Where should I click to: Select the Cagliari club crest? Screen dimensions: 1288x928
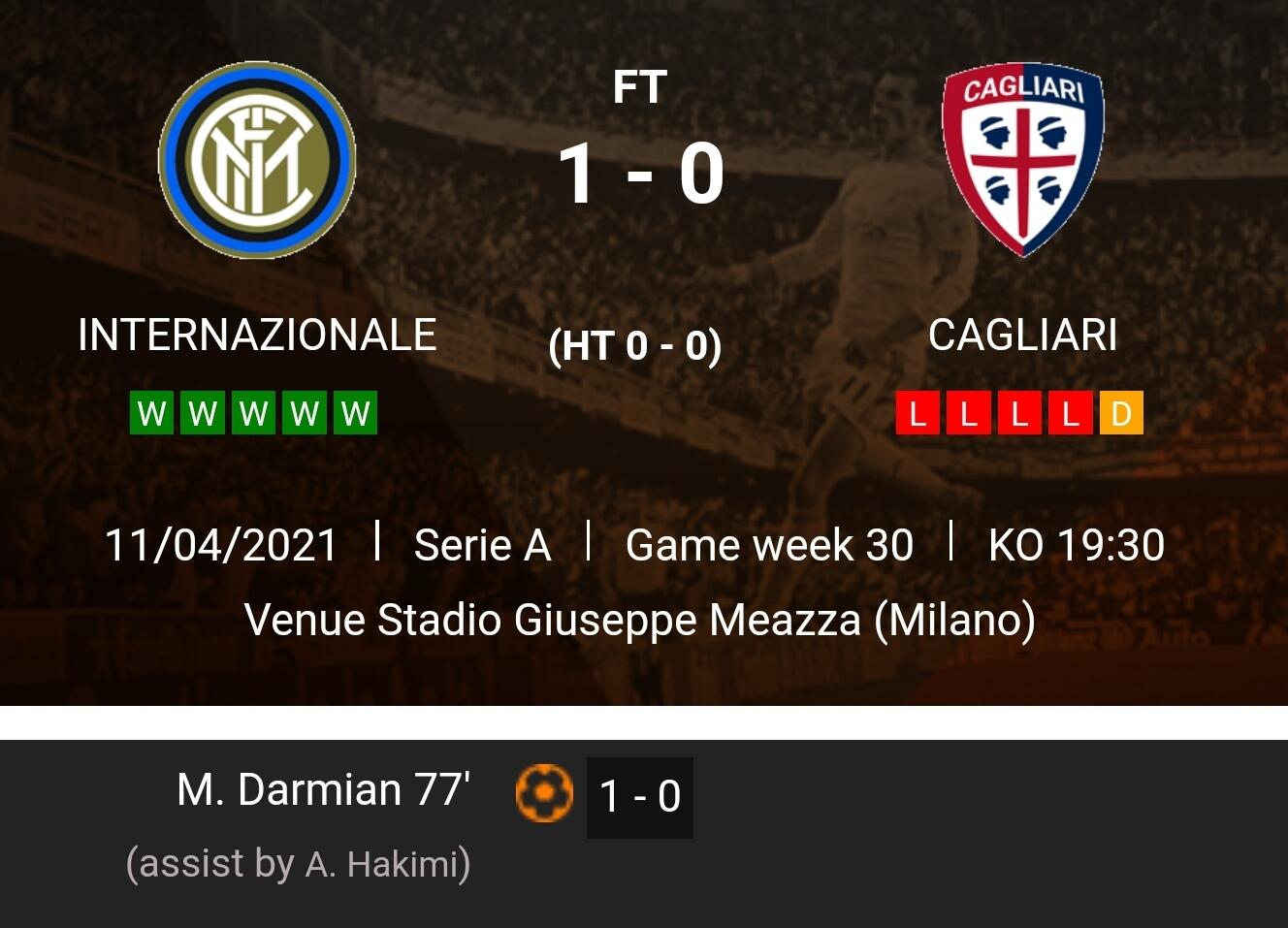click(1022, 159)
